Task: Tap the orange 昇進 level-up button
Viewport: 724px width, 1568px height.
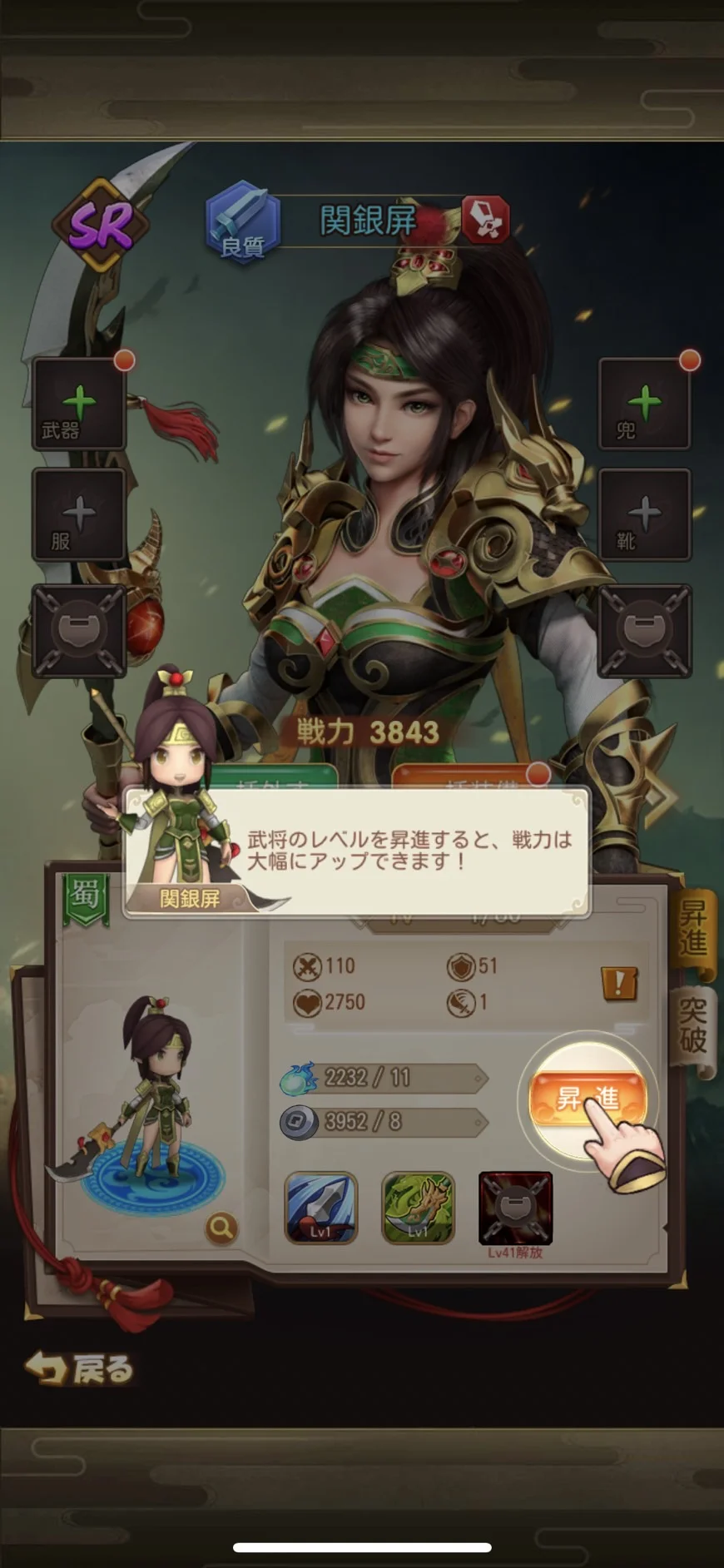Action: click(x=587, y=1099)
